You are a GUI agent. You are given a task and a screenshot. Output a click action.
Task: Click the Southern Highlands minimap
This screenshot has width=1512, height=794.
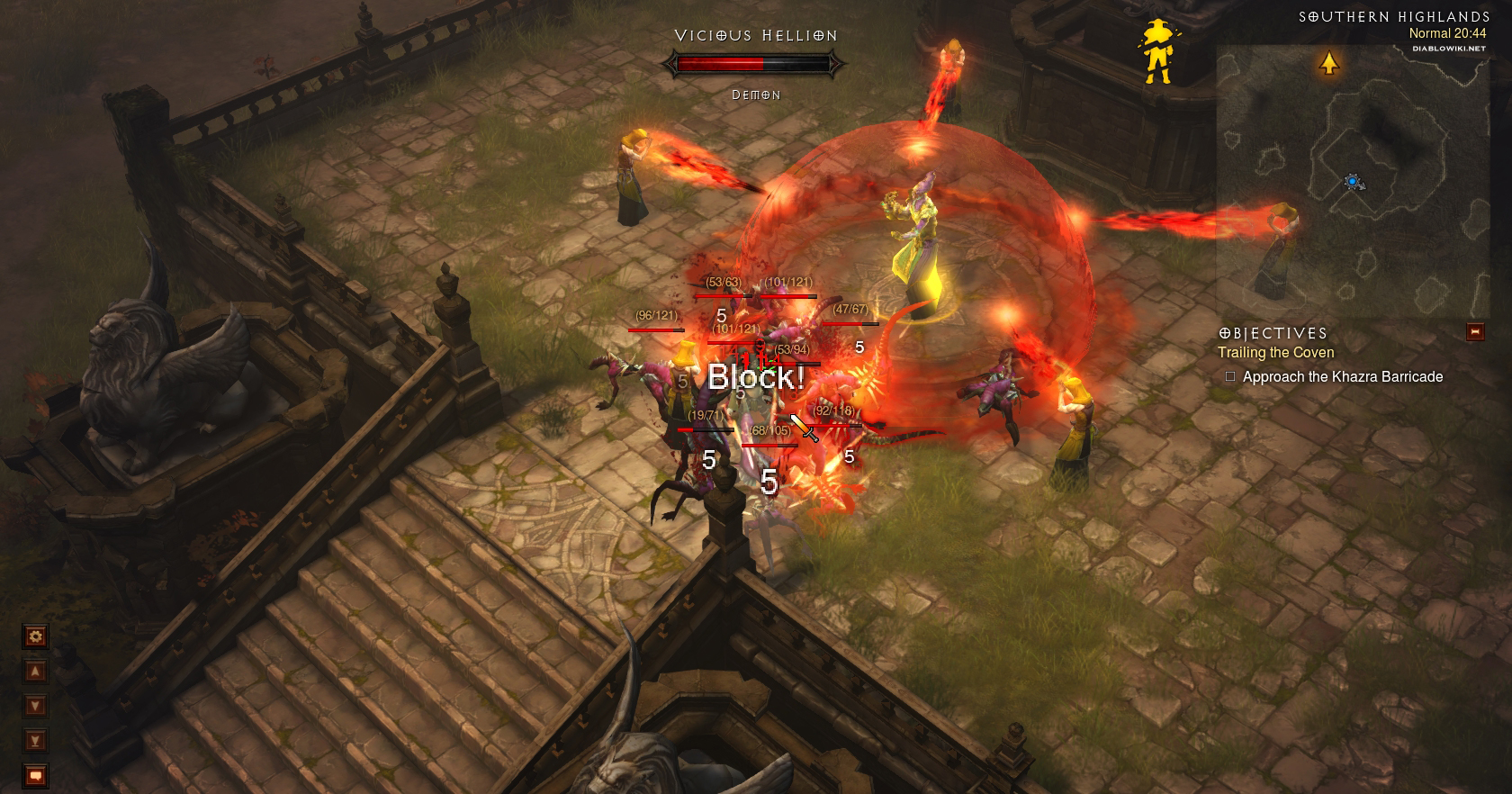1352,180
